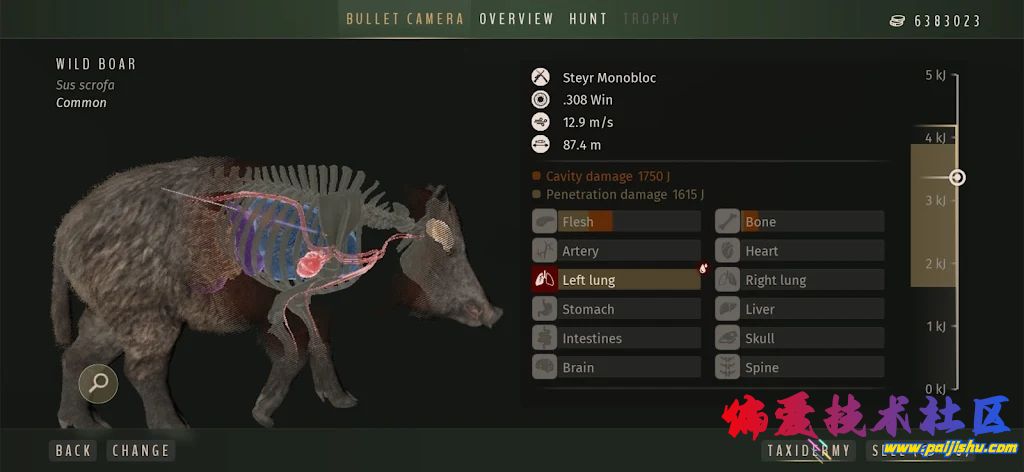This screenshot has height=472, width=1024.
Task: Select the Liver organ entry
Action: [x=799, y=309]
